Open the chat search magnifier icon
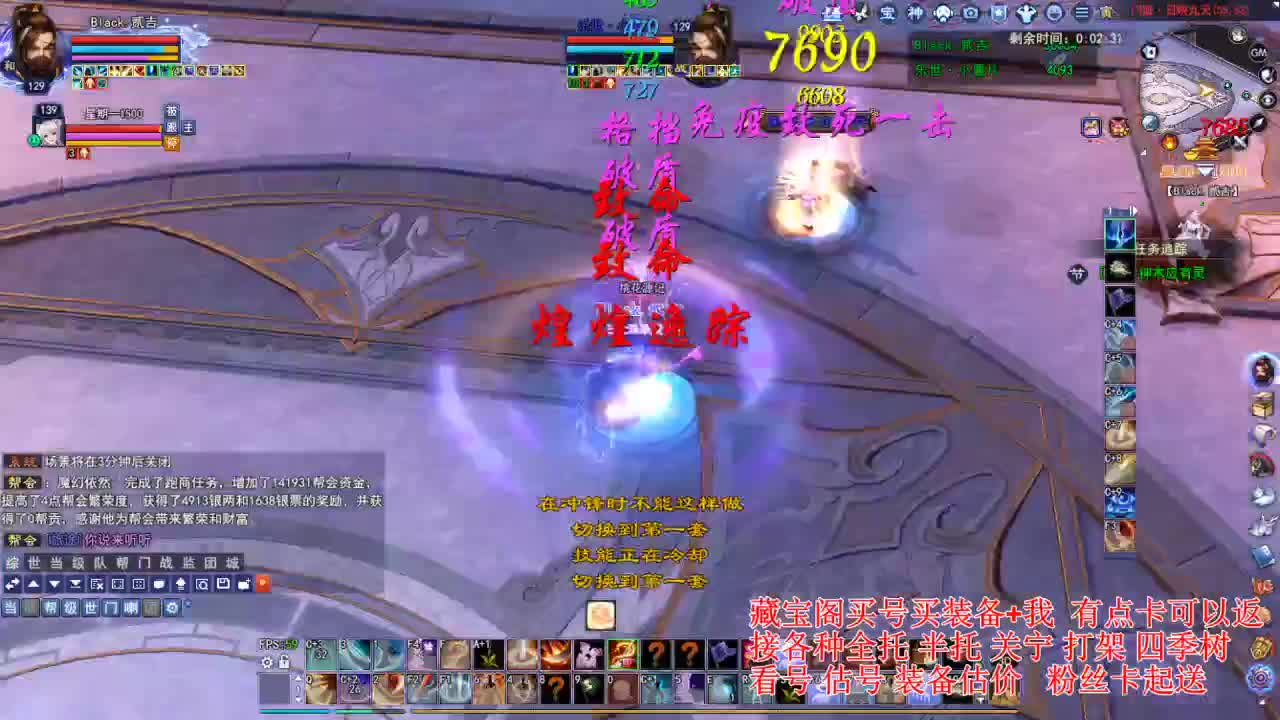Screen dimensions: 1280x720 201,583
